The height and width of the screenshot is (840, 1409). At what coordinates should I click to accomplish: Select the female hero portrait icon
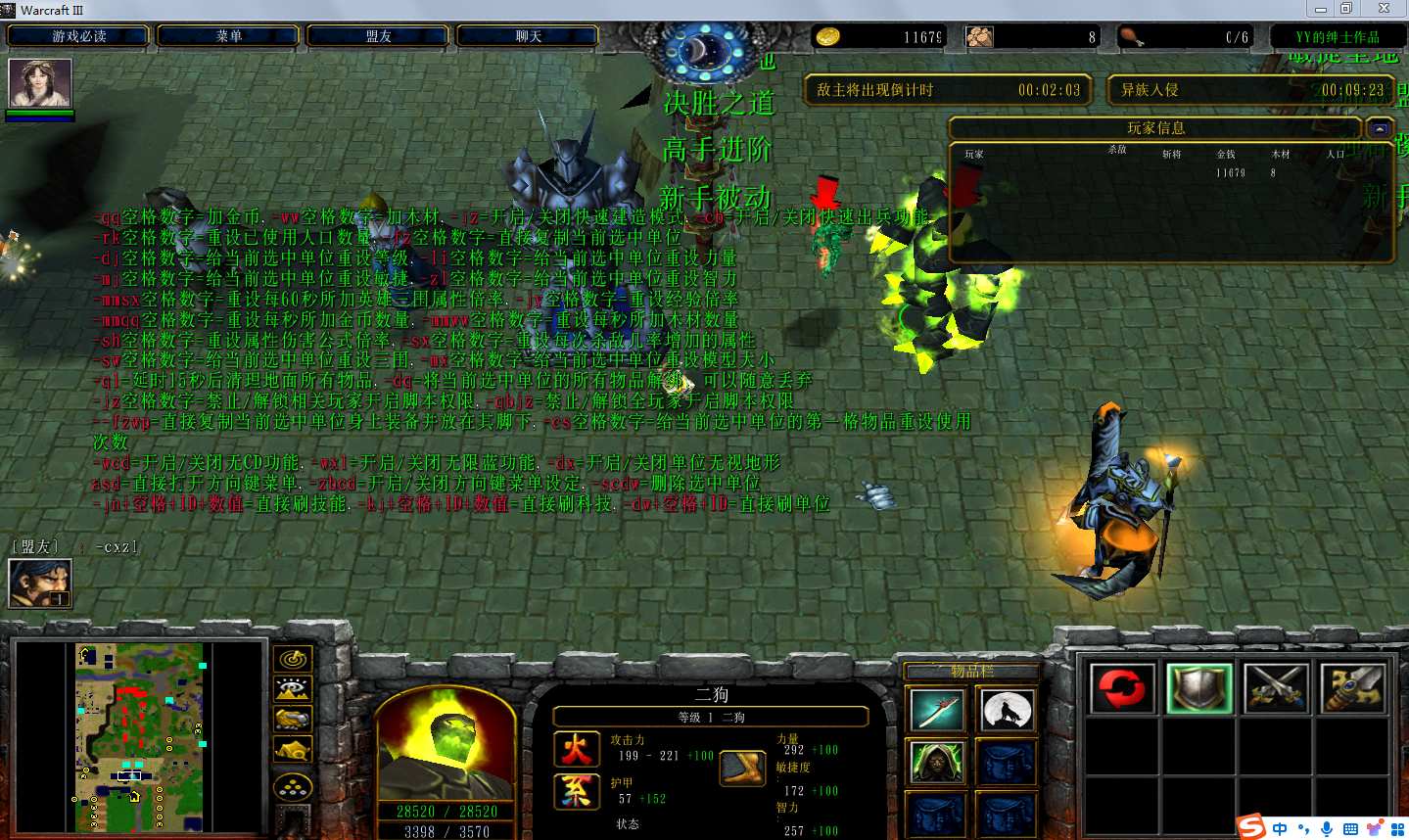pyautogui.click(x=40, y=83)
